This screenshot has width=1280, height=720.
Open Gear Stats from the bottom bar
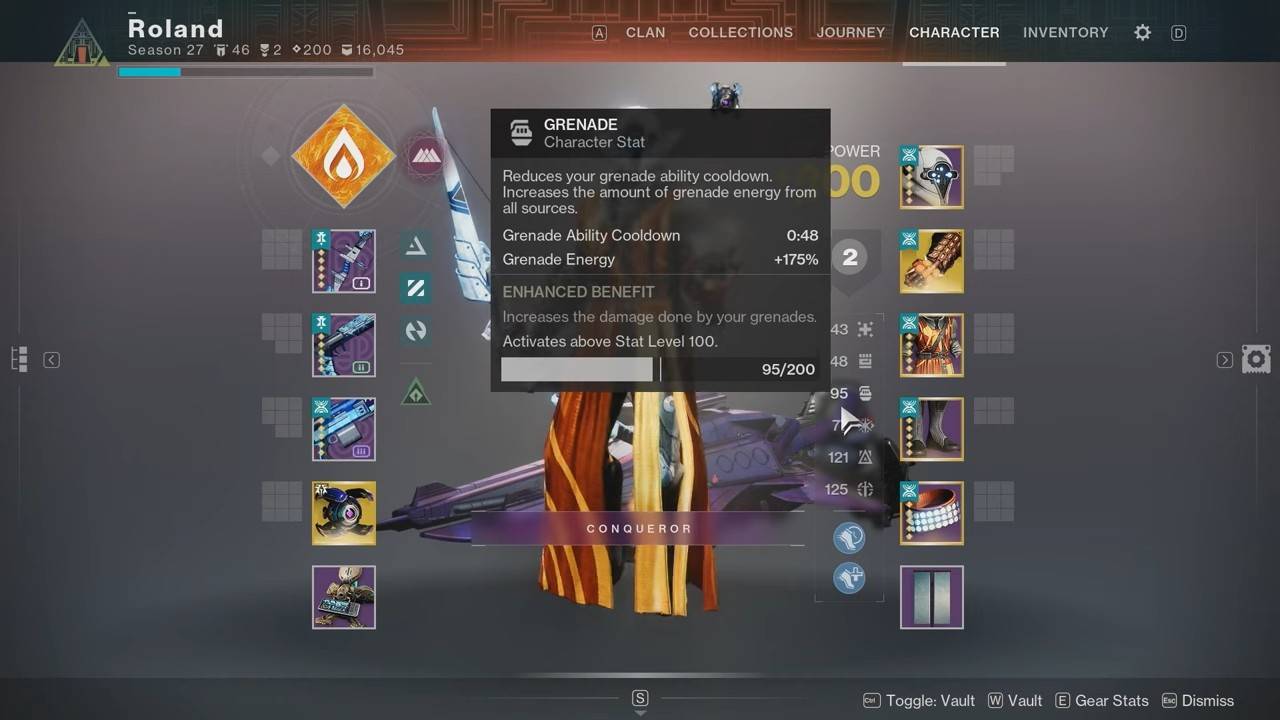point(1110,700)
